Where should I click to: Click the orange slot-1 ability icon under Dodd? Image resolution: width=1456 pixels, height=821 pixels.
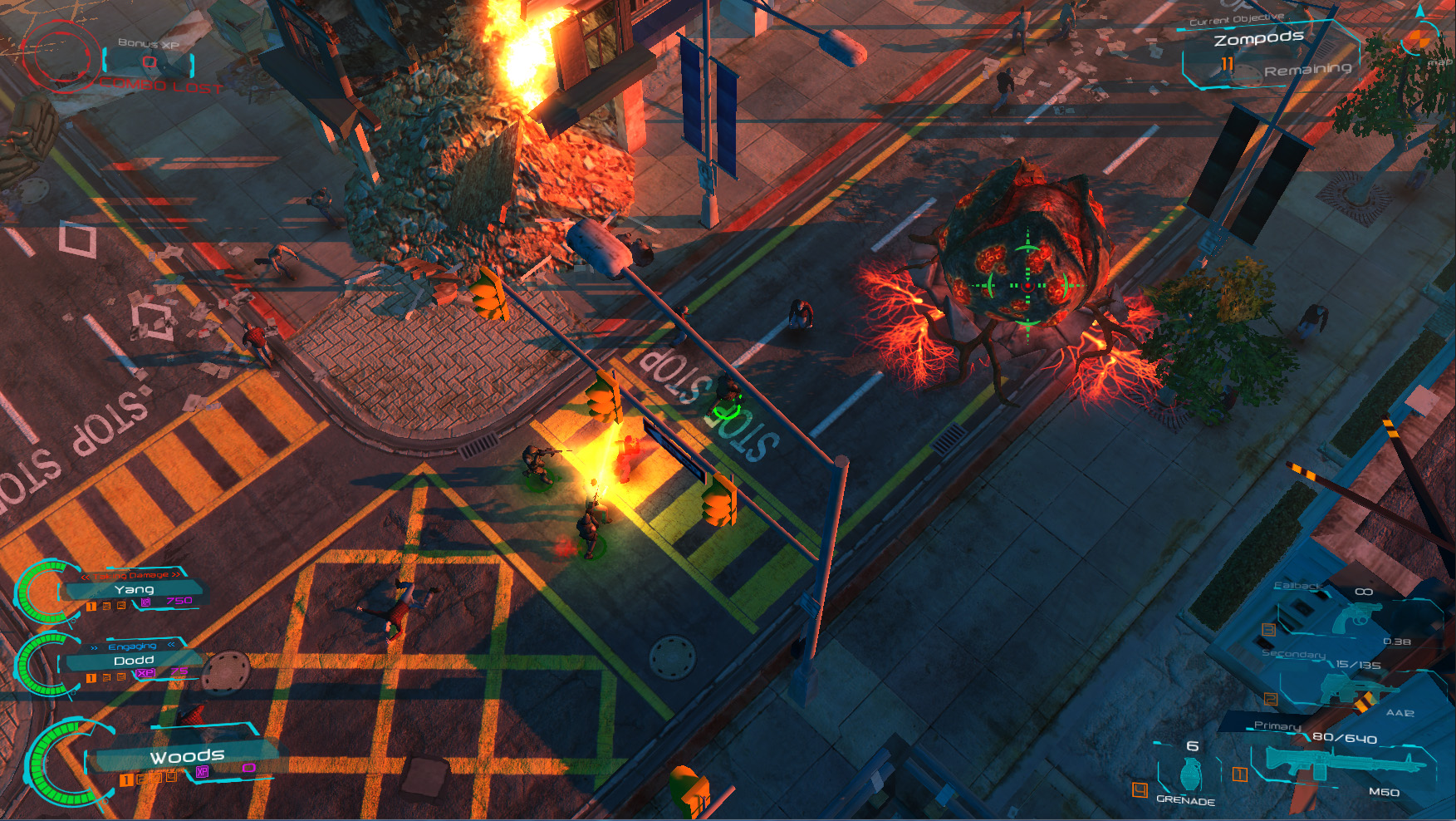pos(91,676)
